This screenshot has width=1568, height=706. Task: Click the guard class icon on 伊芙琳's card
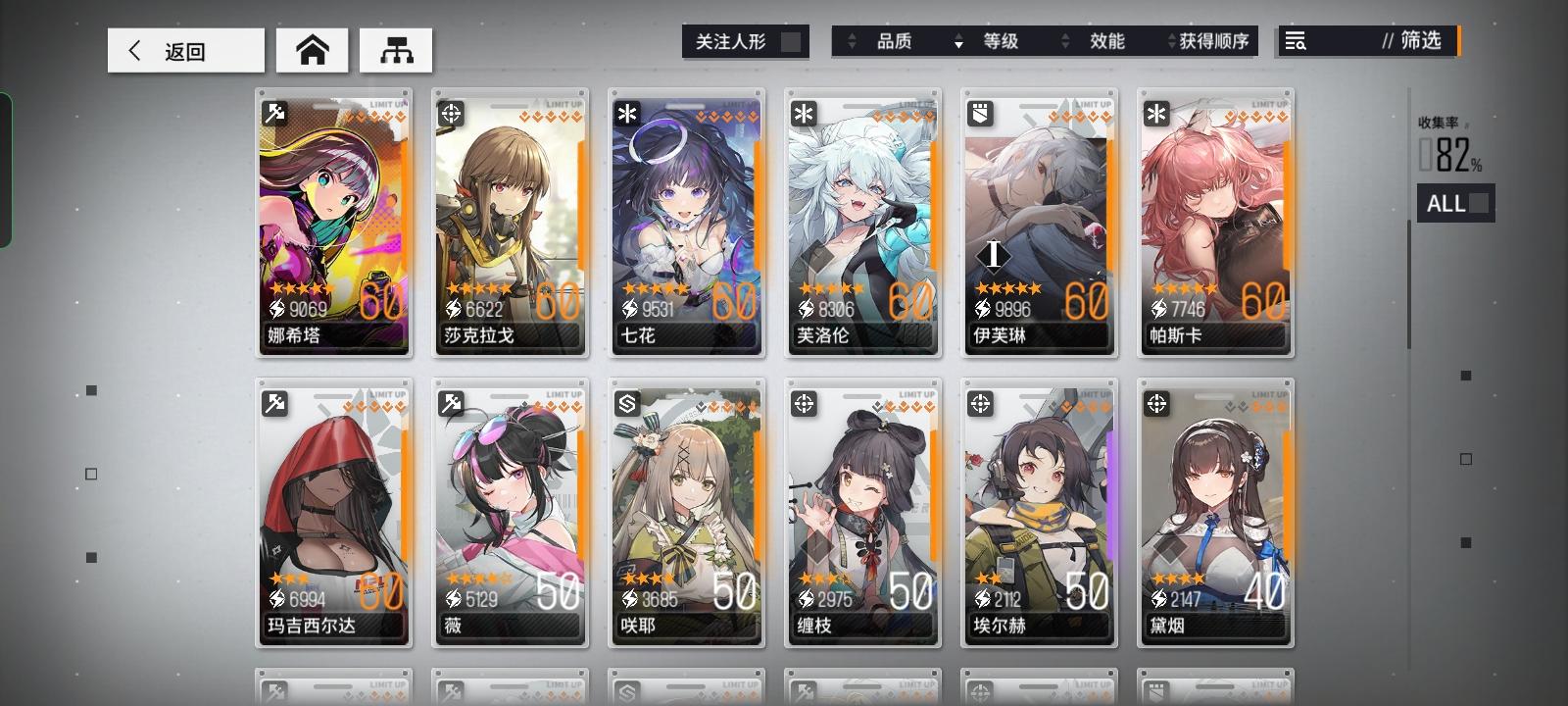979,114
